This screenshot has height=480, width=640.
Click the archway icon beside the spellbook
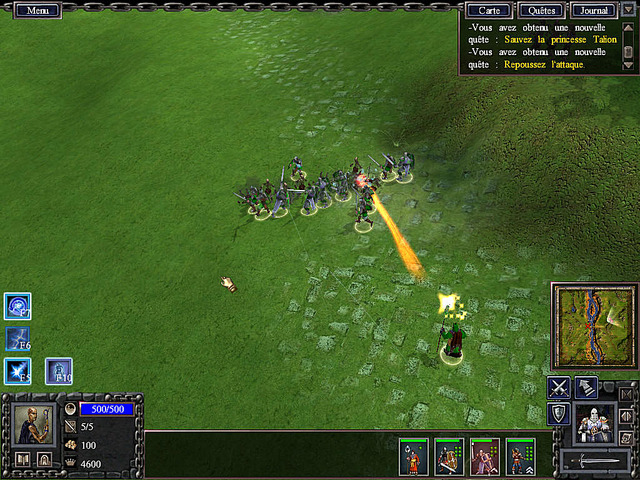pyautogui.click(x=44, y=459)
